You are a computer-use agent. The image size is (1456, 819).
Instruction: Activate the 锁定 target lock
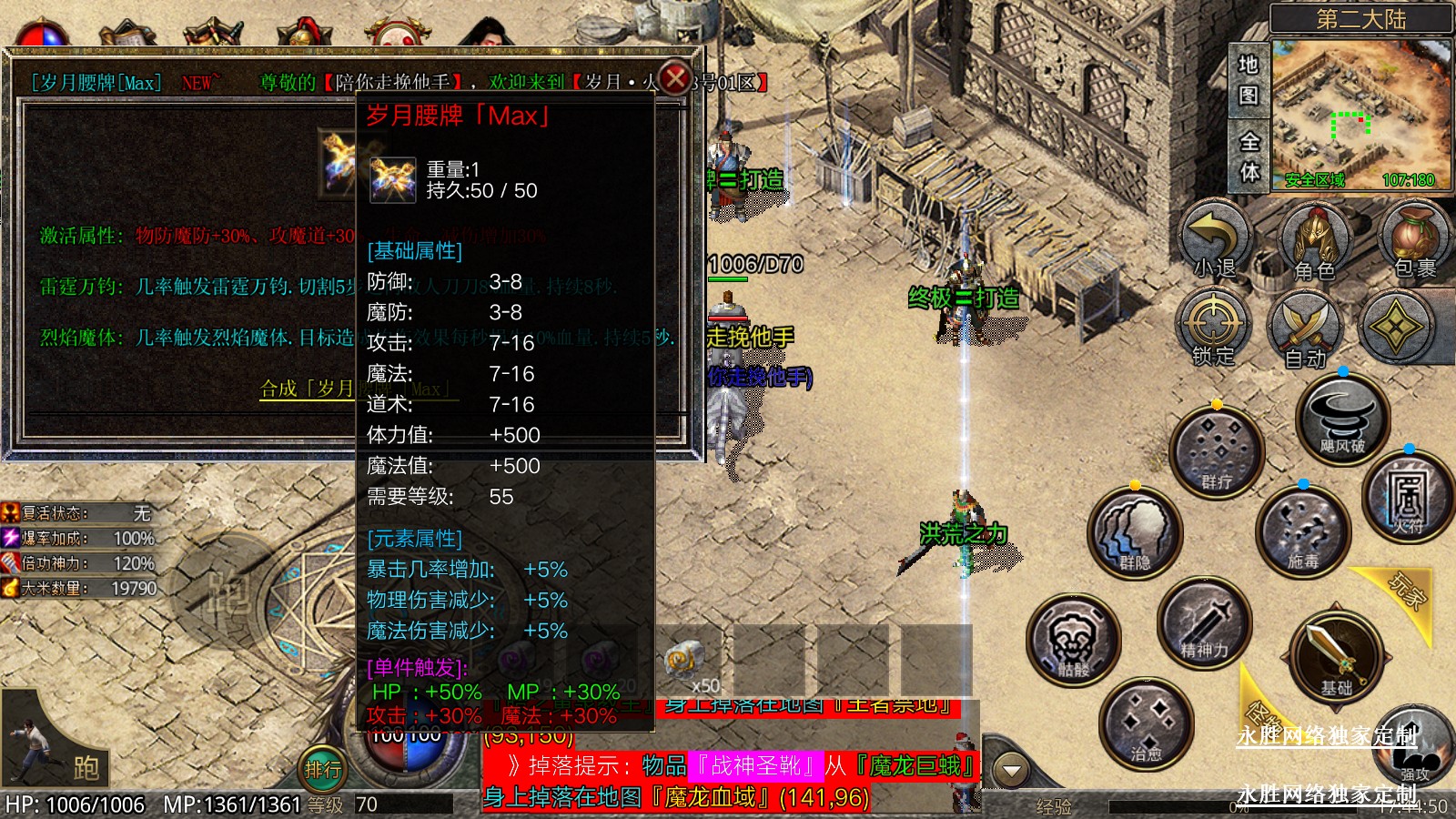[1213, 329]
